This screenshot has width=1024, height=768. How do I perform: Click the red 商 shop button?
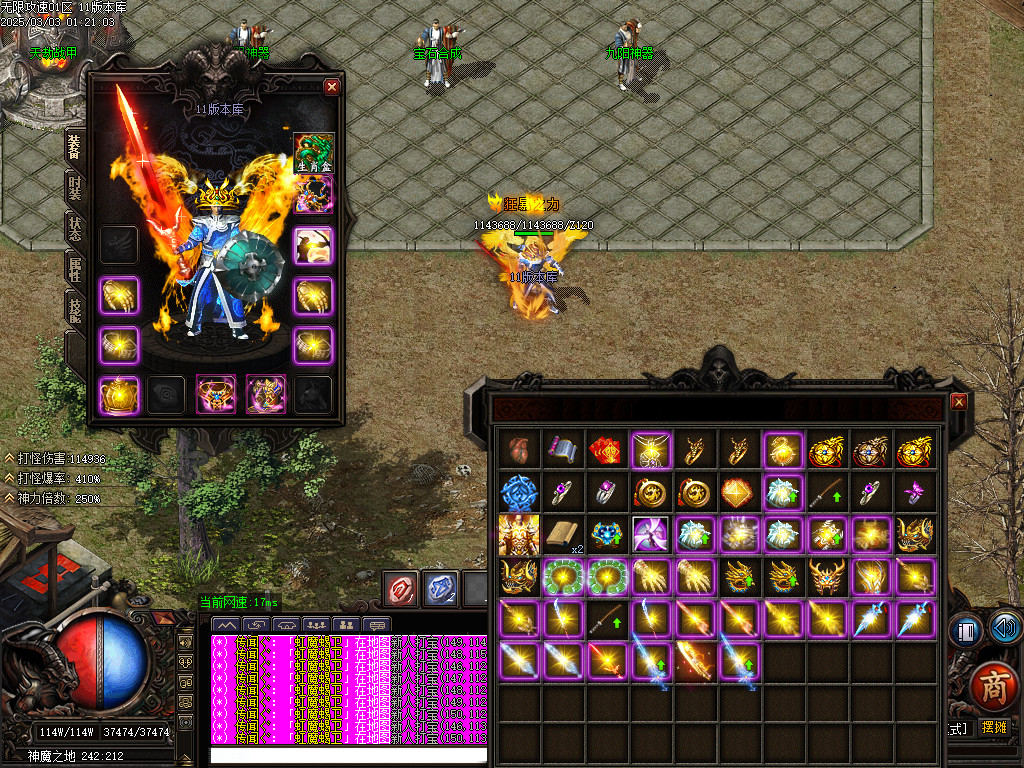(992, 689)
